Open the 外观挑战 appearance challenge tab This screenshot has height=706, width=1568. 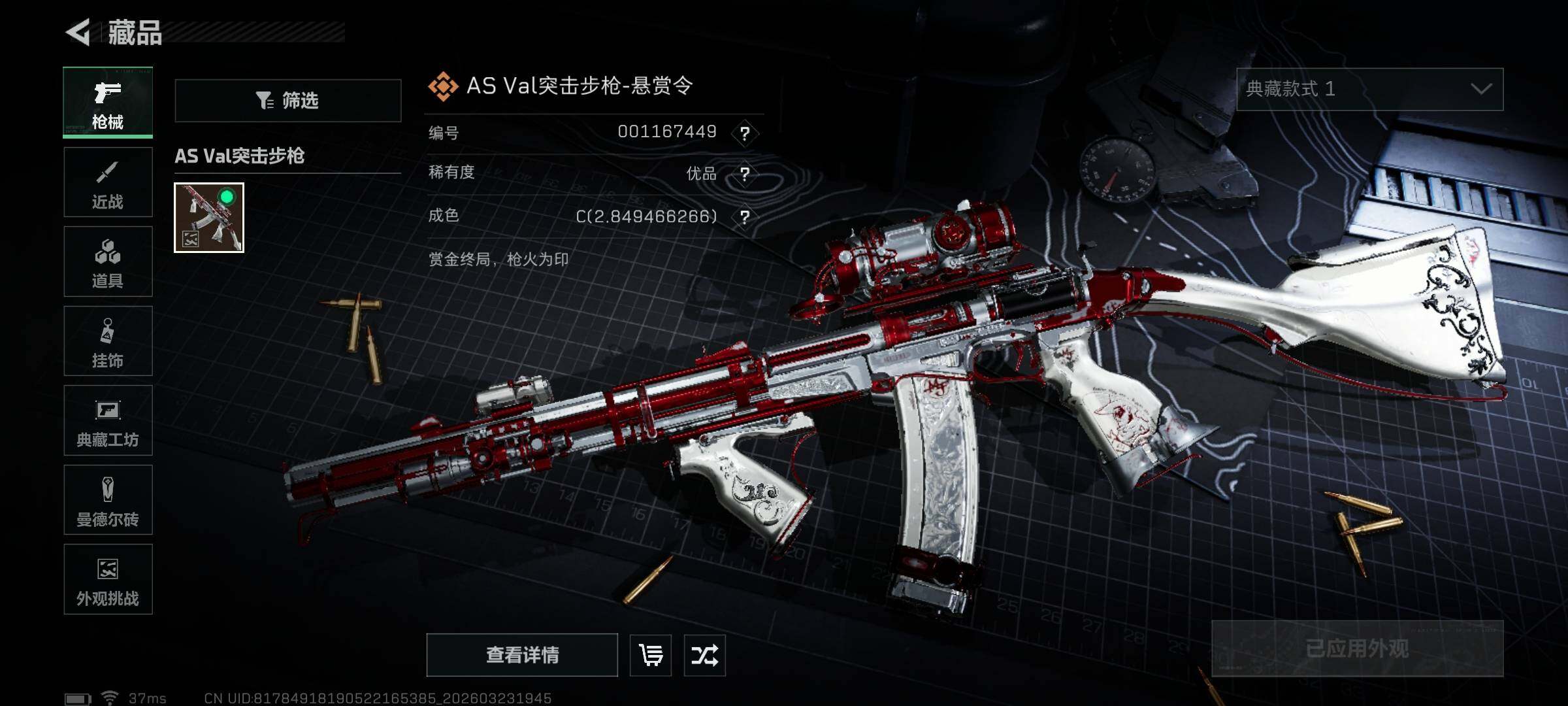(108, 579)
